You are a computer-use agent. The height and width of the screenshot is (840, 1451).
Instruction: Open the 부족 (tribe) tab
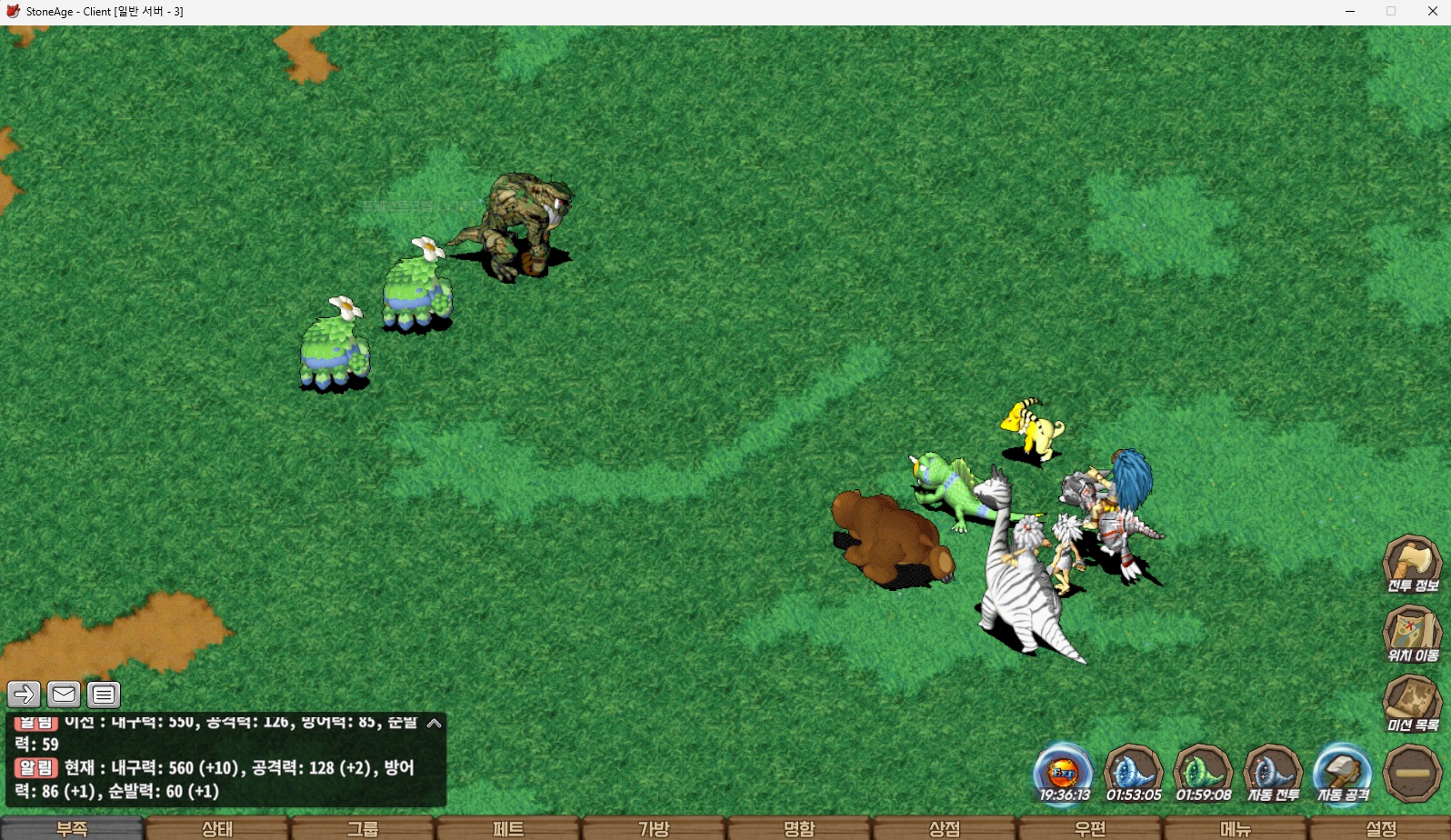72,828
